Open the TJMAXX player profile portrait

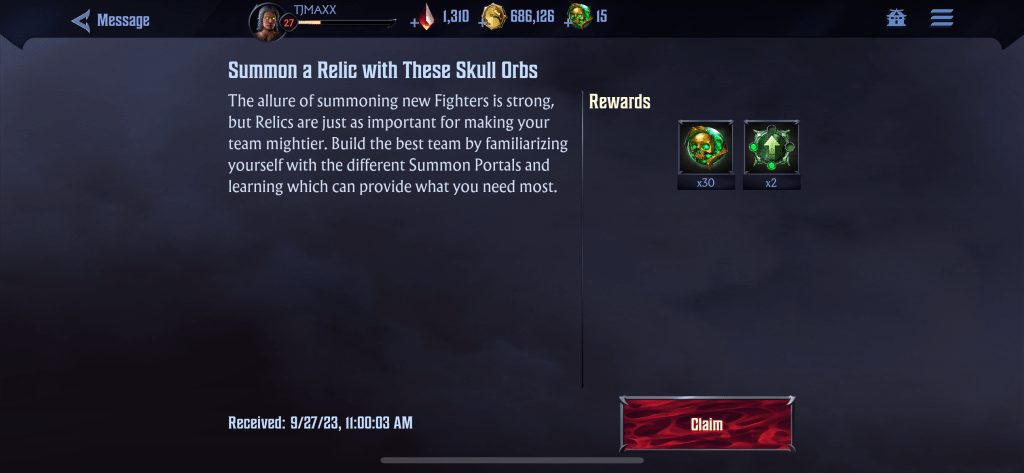tap(267, 21)
